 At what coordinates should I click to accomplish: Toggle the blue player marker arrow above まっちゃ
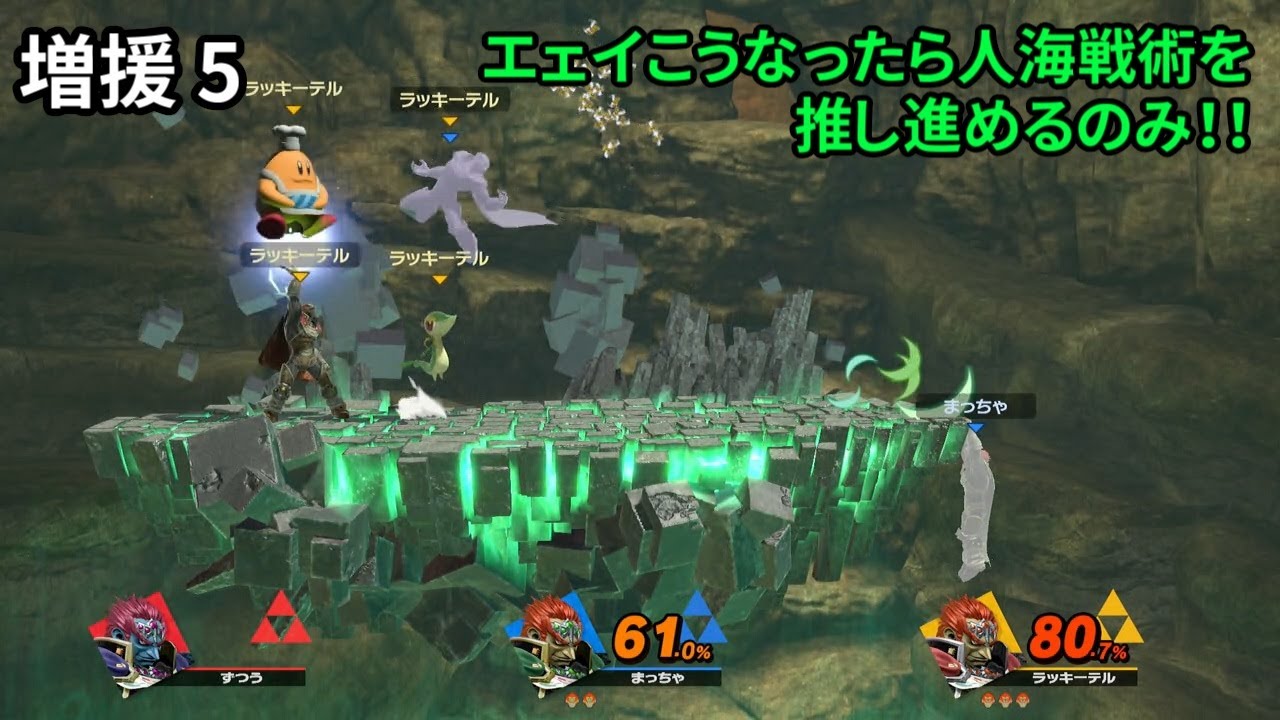pos(975,424)
